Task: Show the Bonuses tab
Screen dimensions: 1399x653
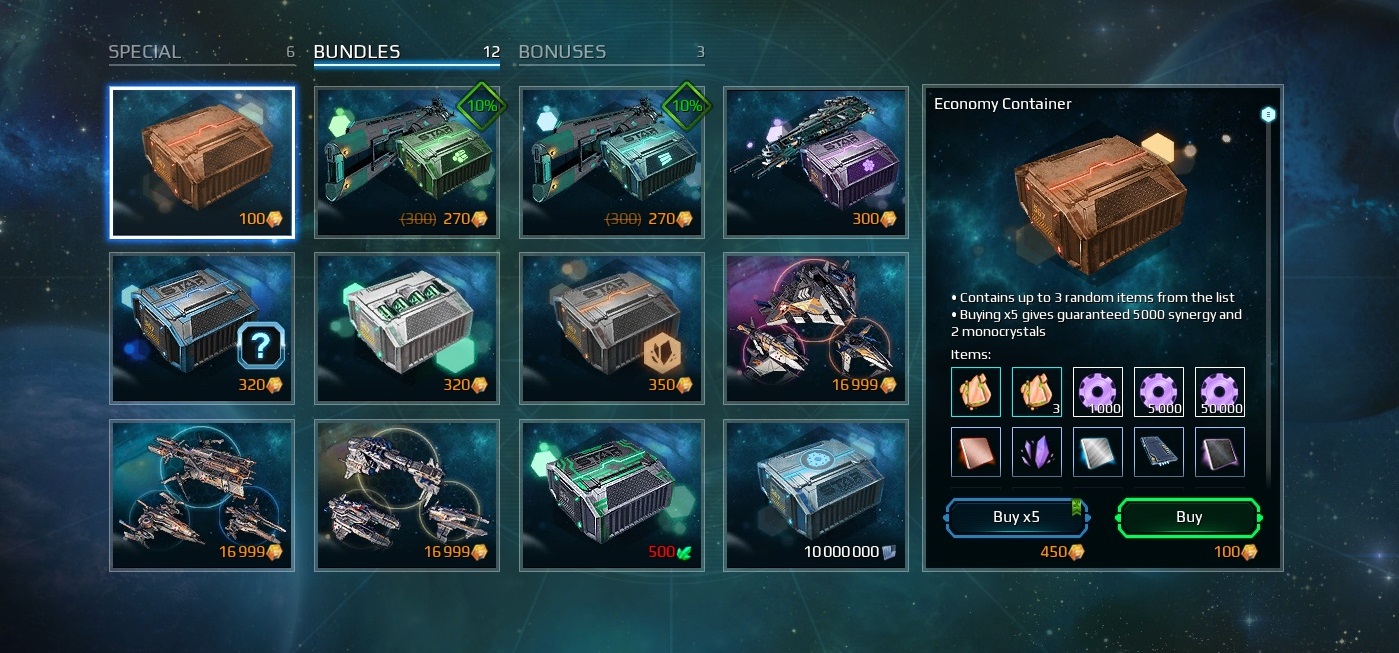Action: pos(562,52)
